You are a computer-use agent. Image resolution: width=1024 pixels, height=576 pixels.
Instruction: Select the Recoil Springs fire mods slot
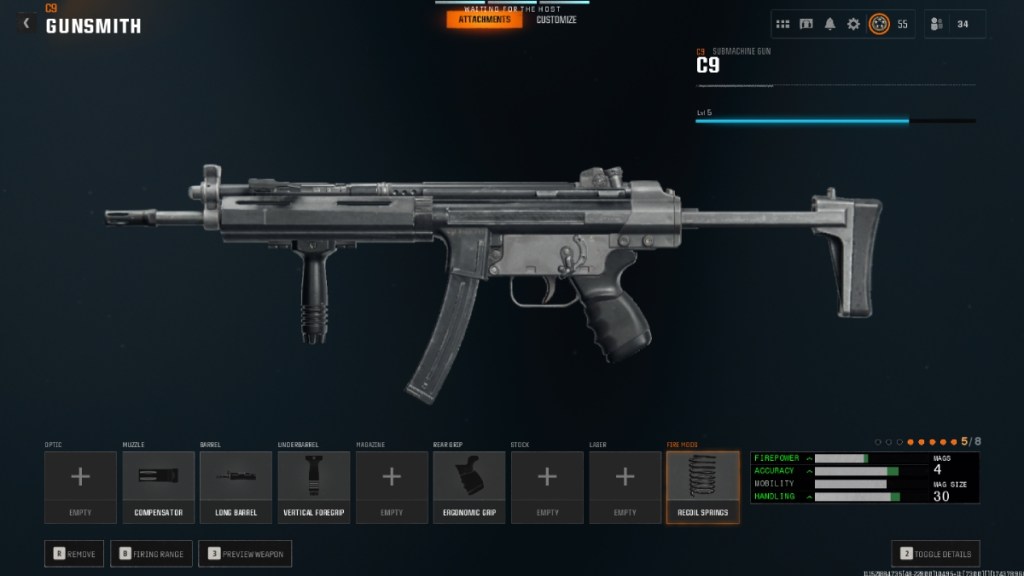703,487
